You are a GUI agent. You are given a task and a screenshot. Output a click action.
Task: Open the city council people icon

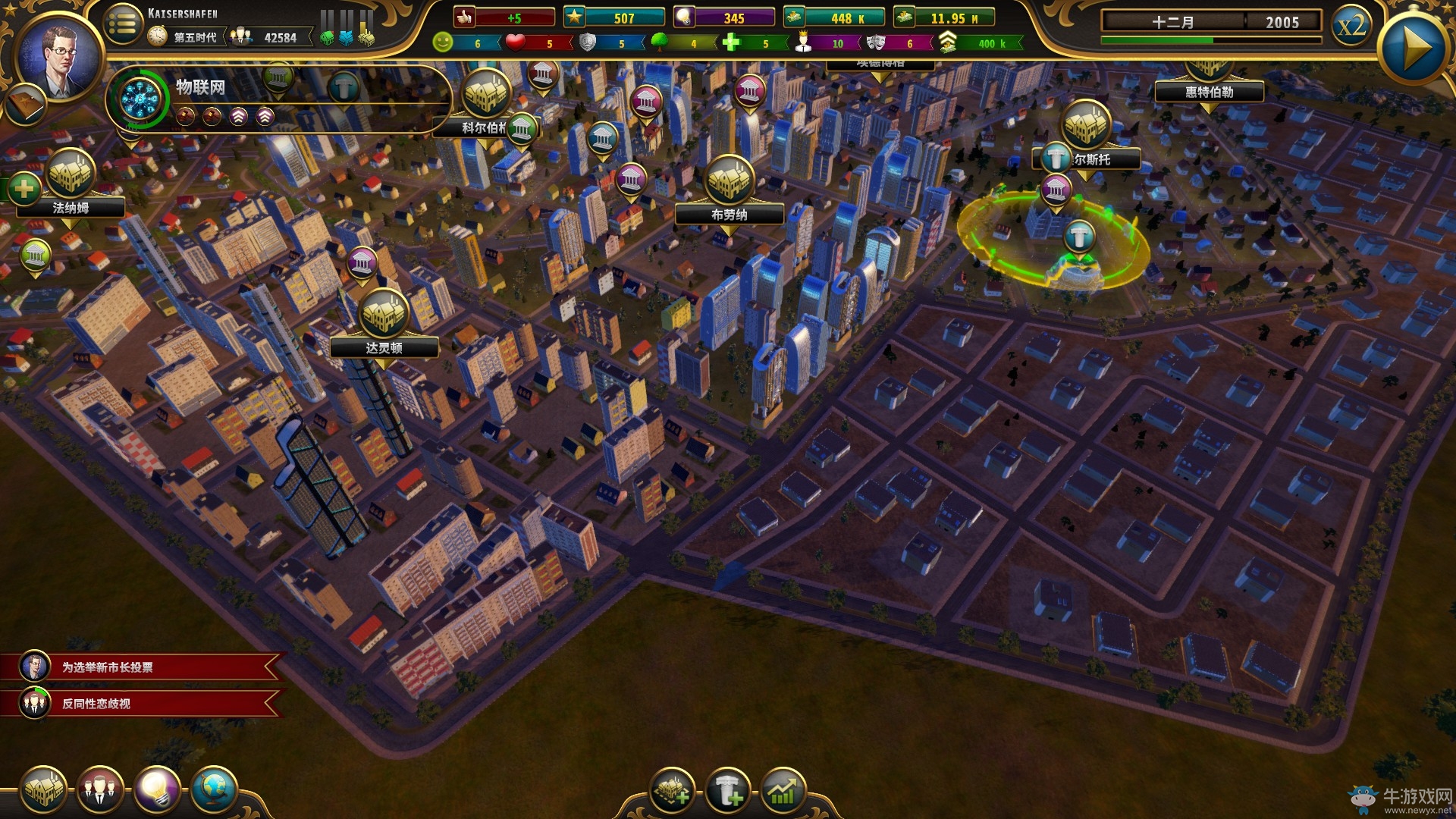(x=99, y=790)
